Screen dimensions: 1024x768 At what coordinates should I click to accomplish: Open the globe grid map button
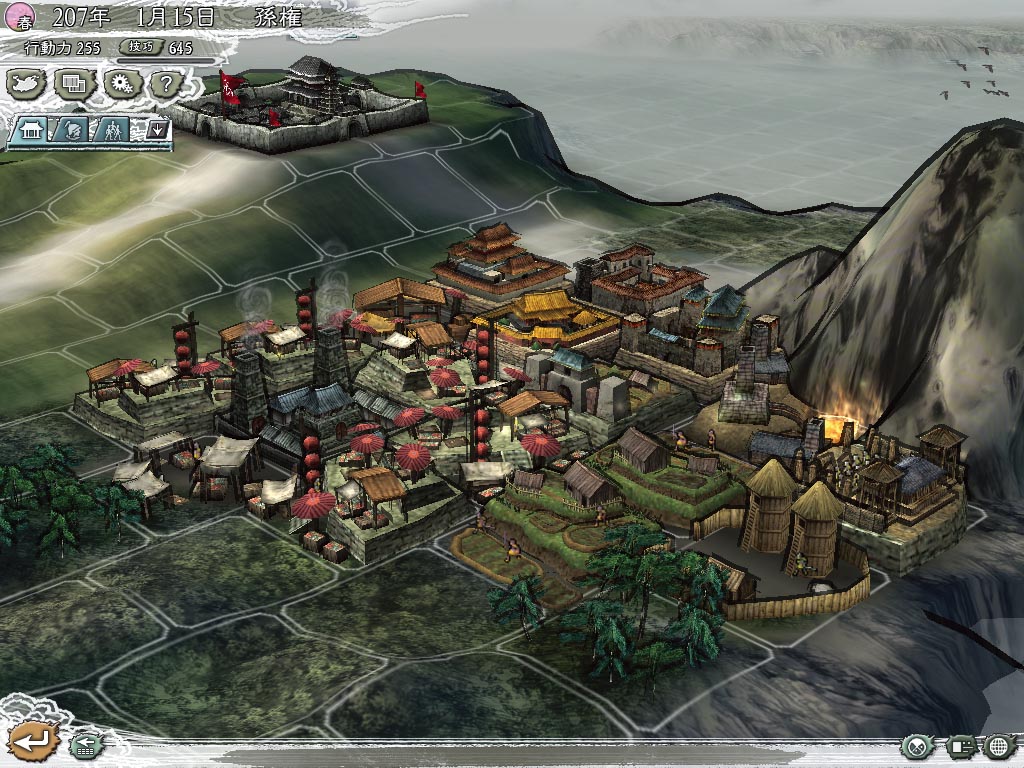tap(1000, 746)
